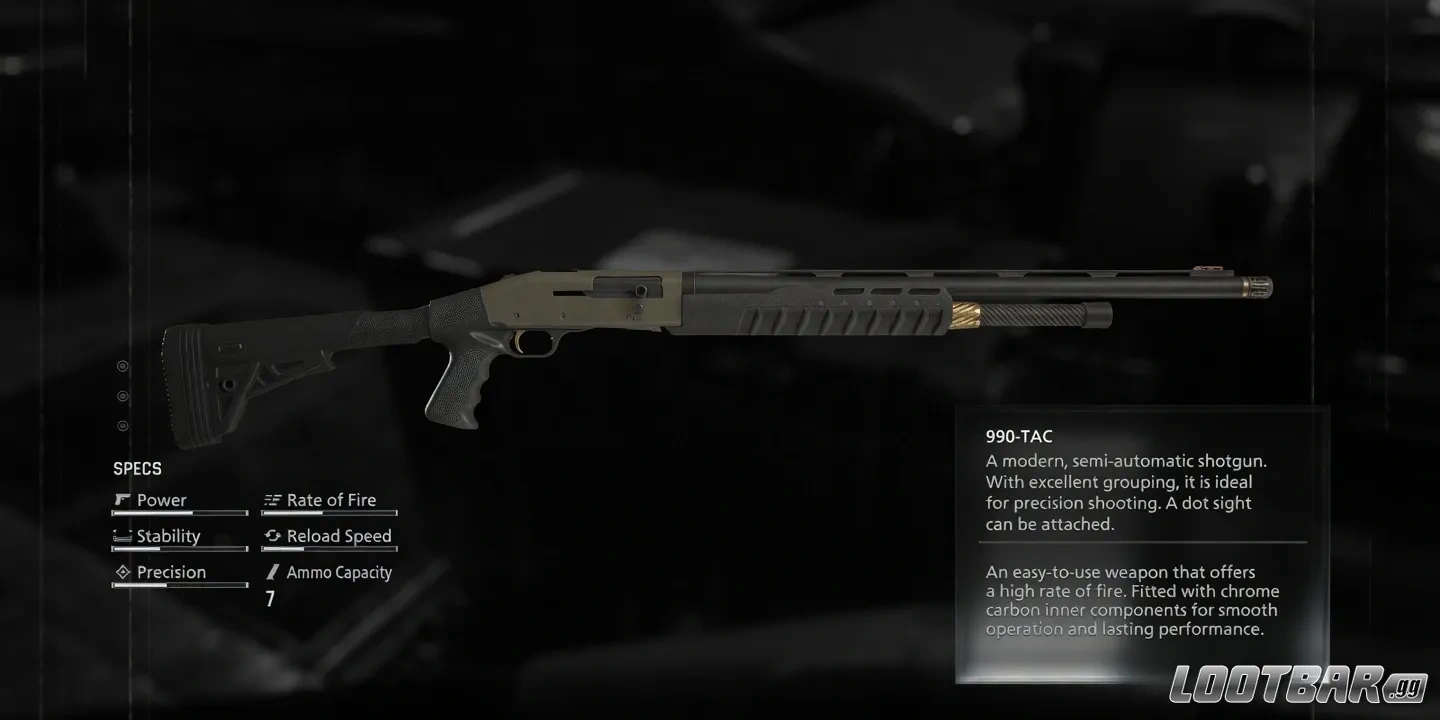Viewport: 1440px width, 720px height.
Task: Click the Rate of Fire icon
Action: [272, 499]
